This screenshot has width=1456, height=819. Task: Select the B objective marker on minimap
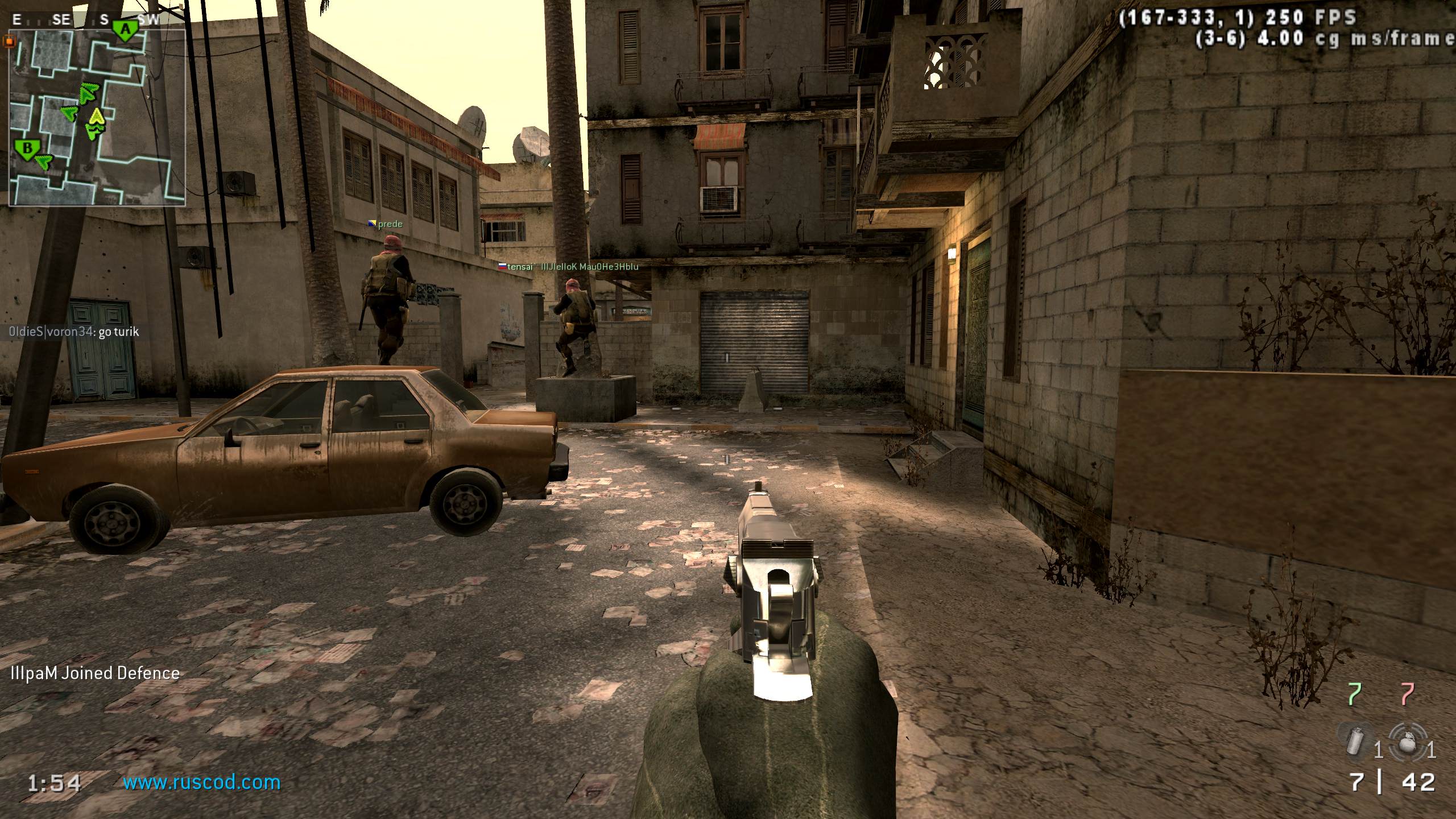pos(26,150)
